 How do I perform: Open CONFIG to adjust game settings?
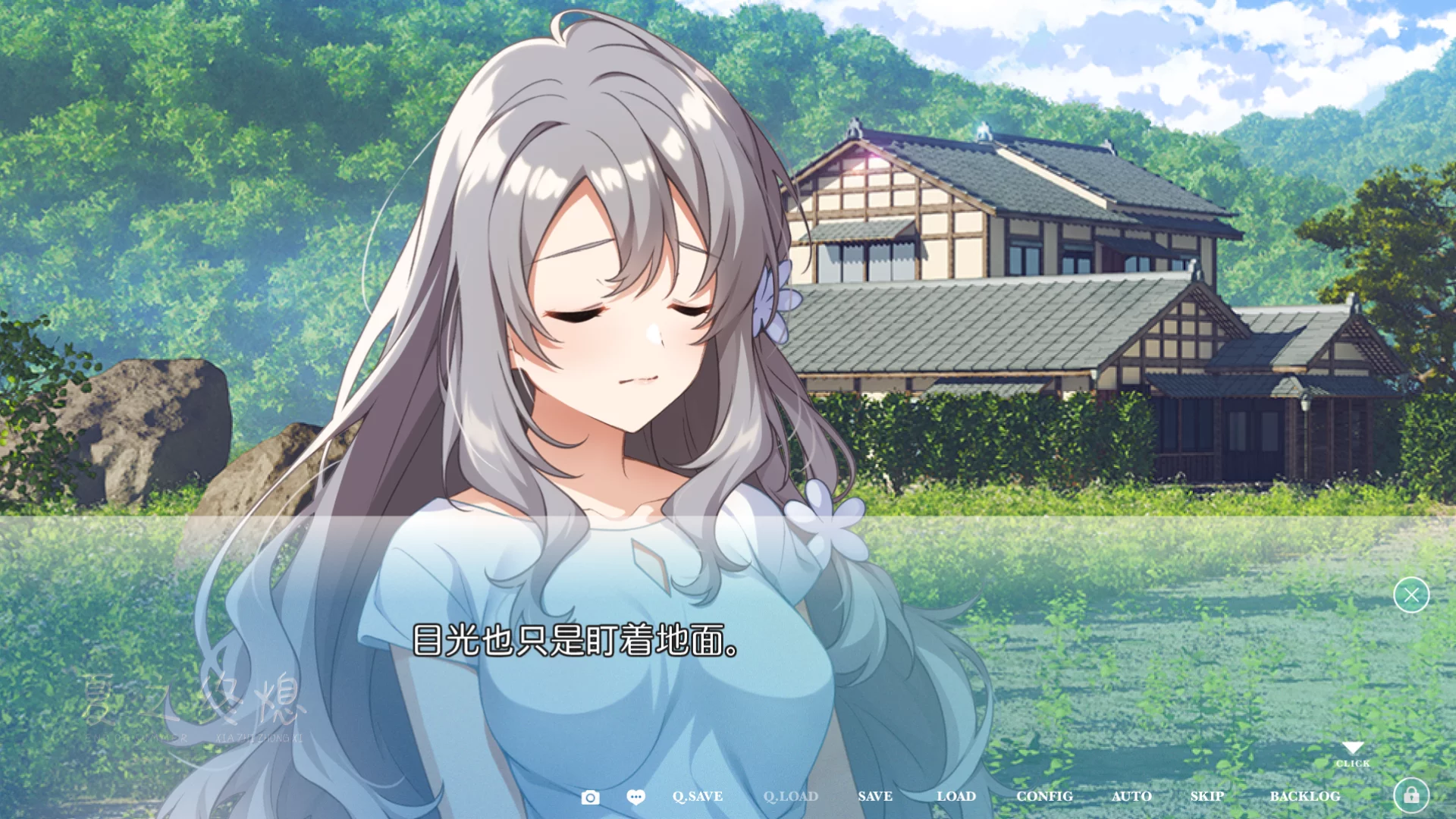pyautogui.click(x=1045, y=796)
